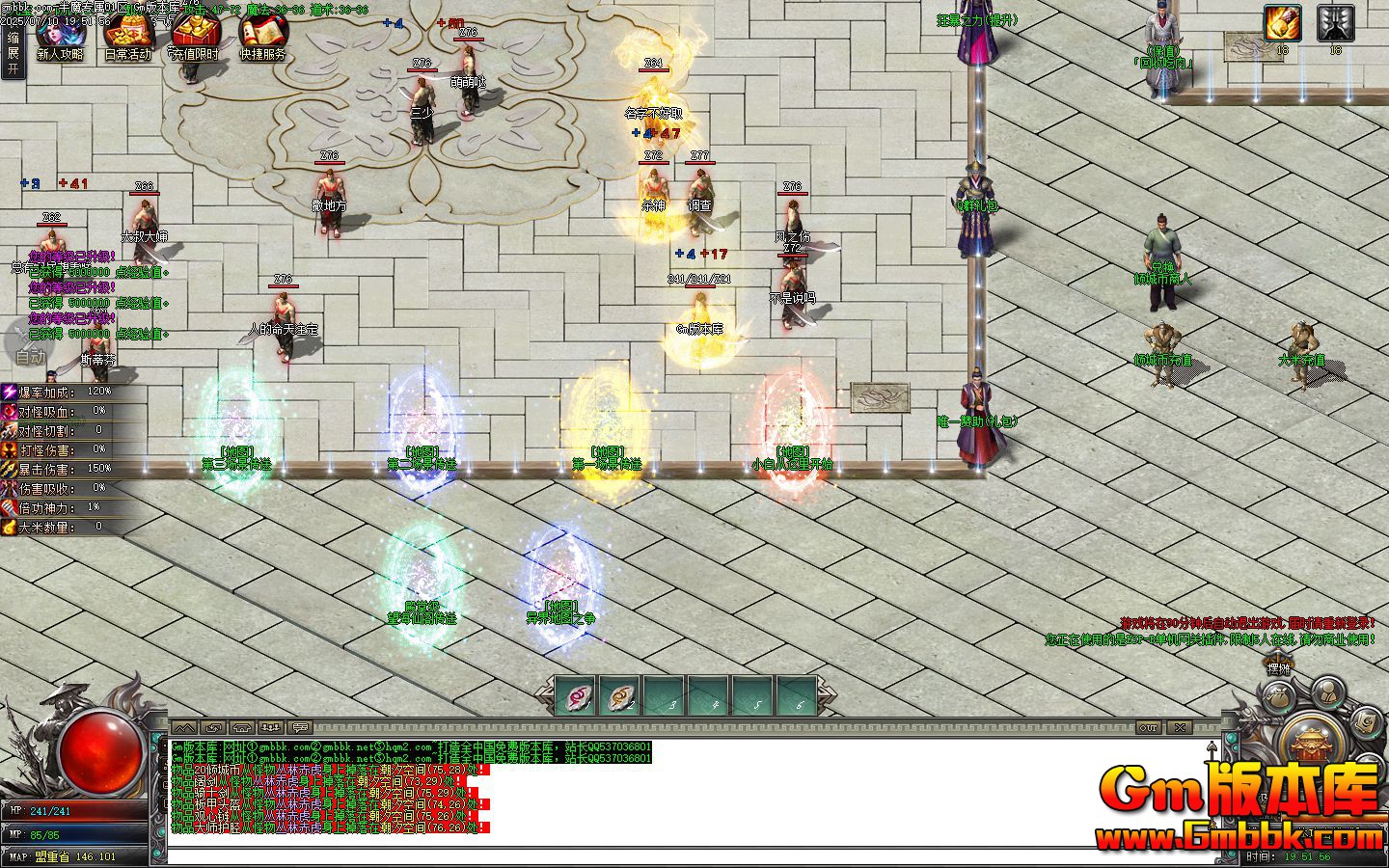Screen dimensions: 1389x868
Task: Open the 充值限时 limited recharge offer
Action: click(x=195, y=39)
